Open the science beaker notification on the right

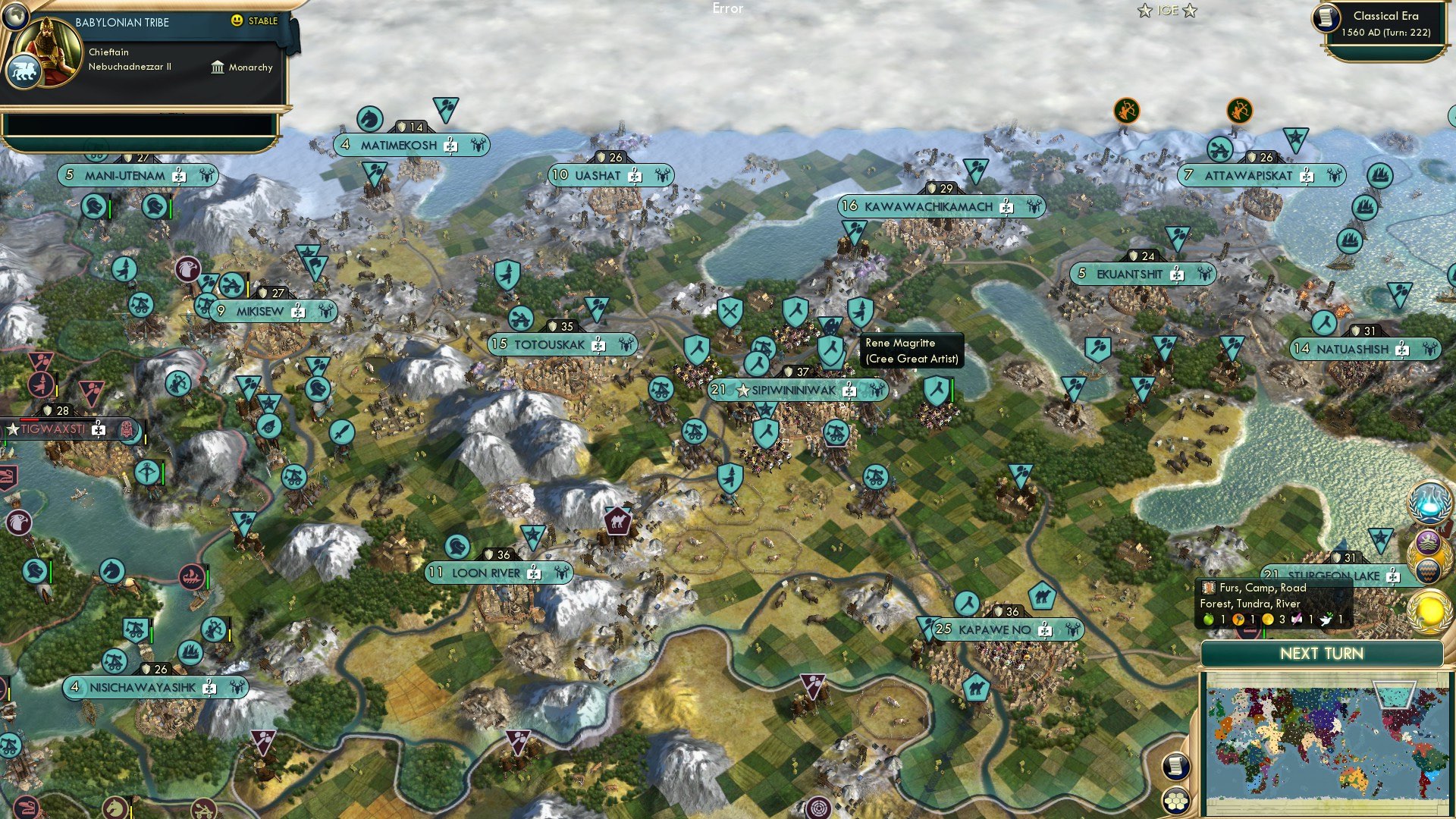[1429, 503]
